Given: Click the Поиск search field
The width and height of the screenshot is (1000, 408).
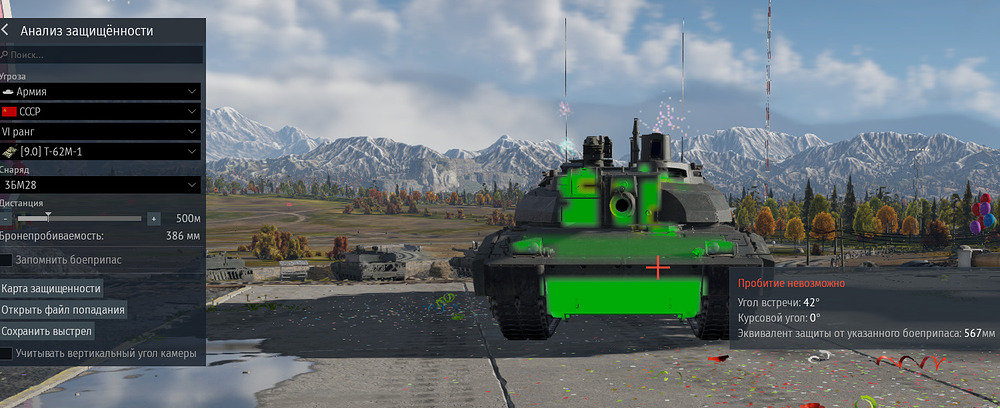Looking at the screenshot, I should [x=105, y=55].
